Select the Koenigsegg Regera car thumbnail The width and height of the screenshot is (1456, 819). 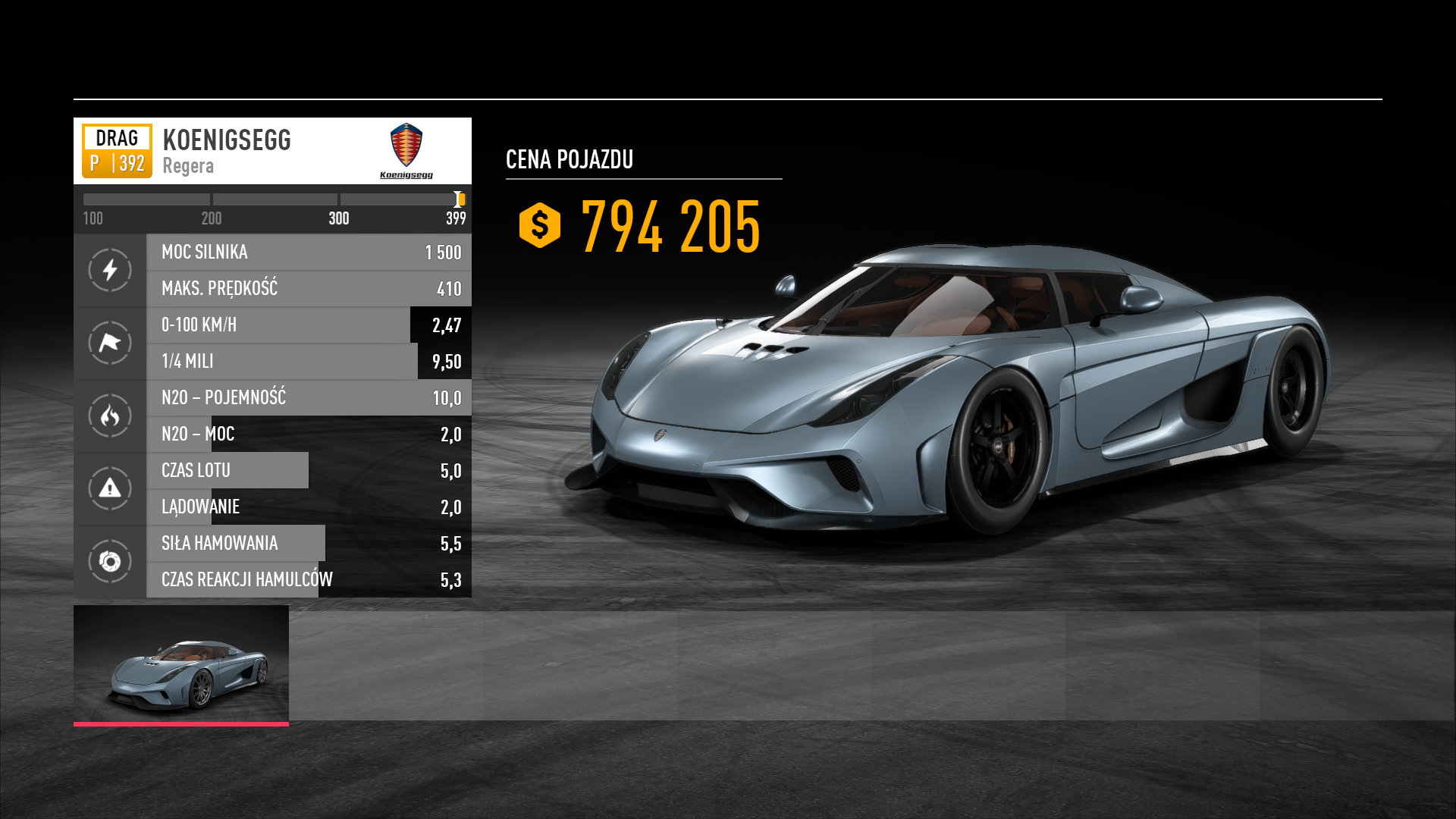tap(181, 664)
